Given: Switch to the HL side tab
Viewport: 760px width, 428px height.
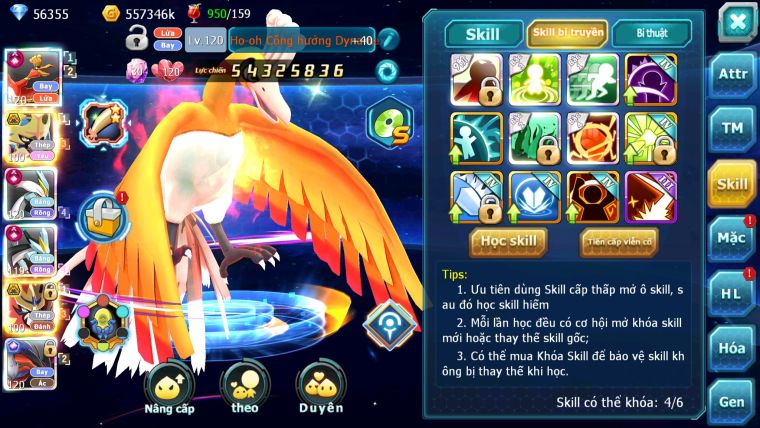Looking at the screenshot, I should coord(732,293).
